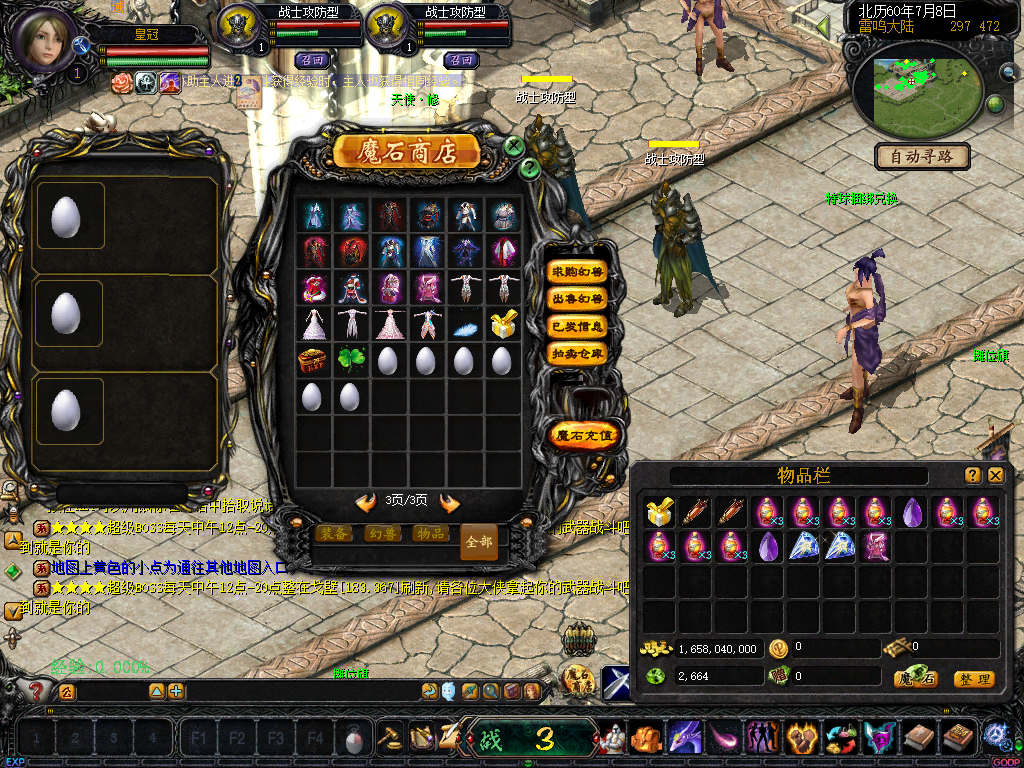Sort inventory with the 整理 button

[973, 679]
